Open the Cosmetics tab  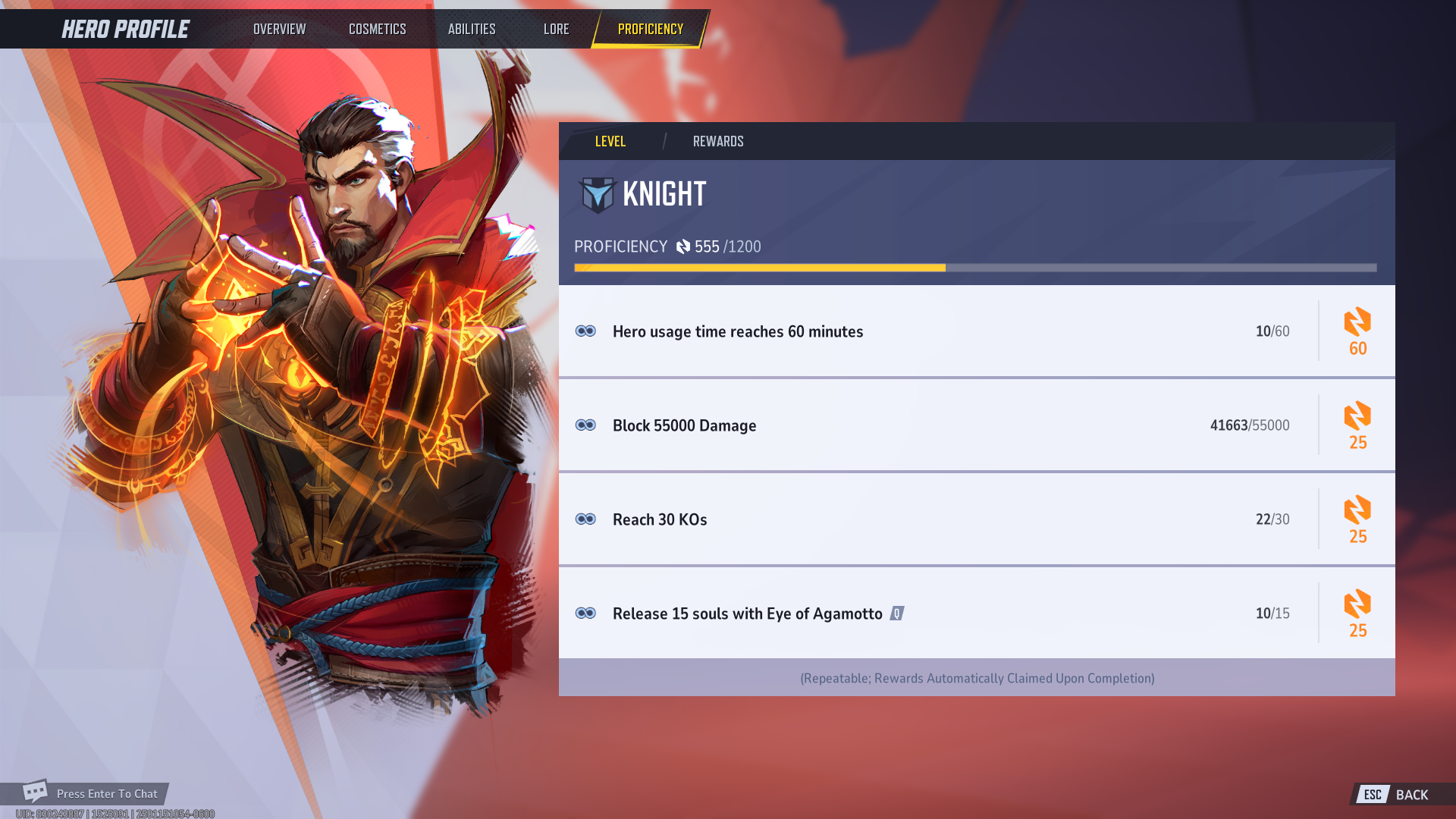377,29
